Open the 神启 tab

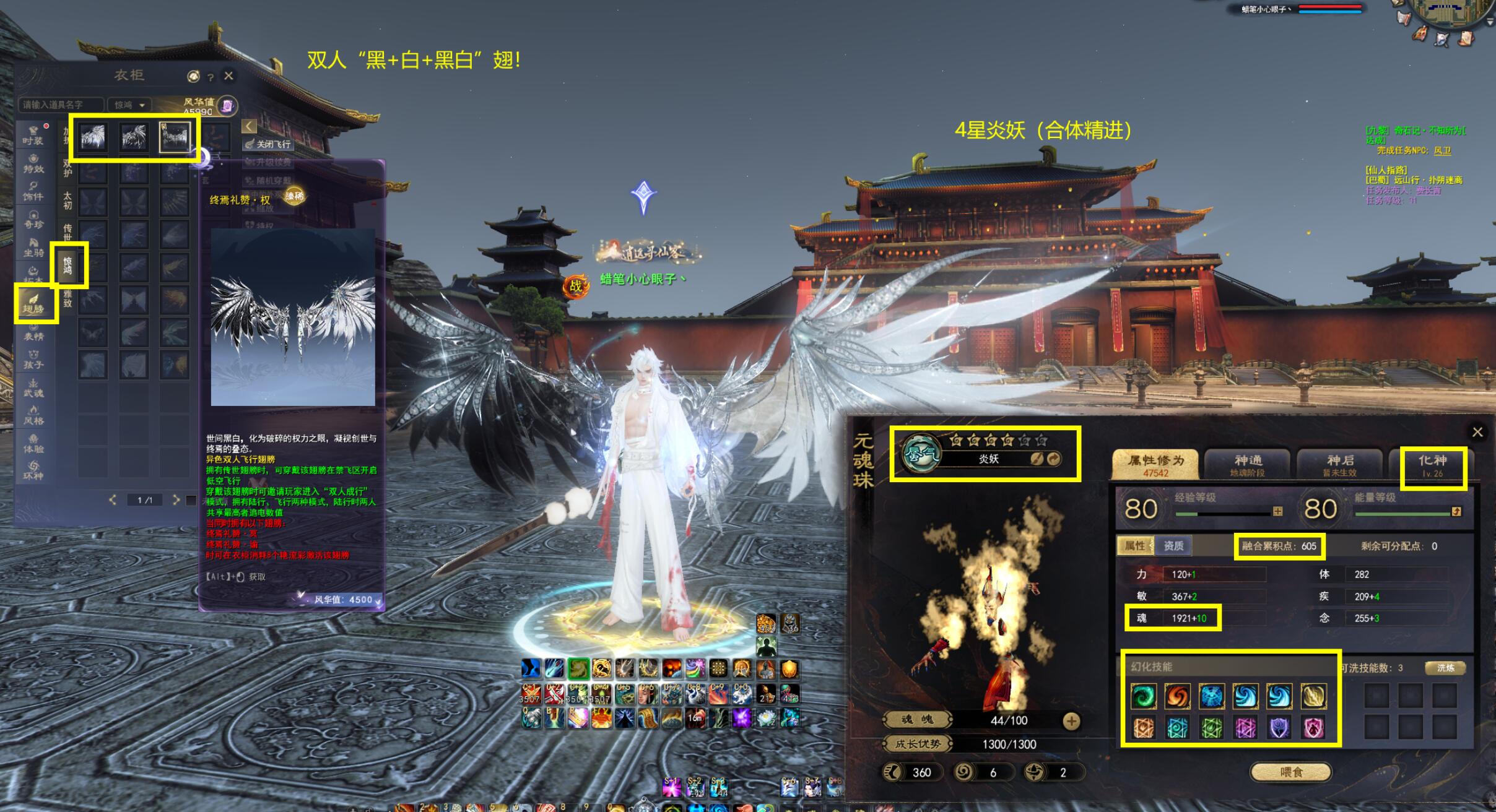[1341, 465]
